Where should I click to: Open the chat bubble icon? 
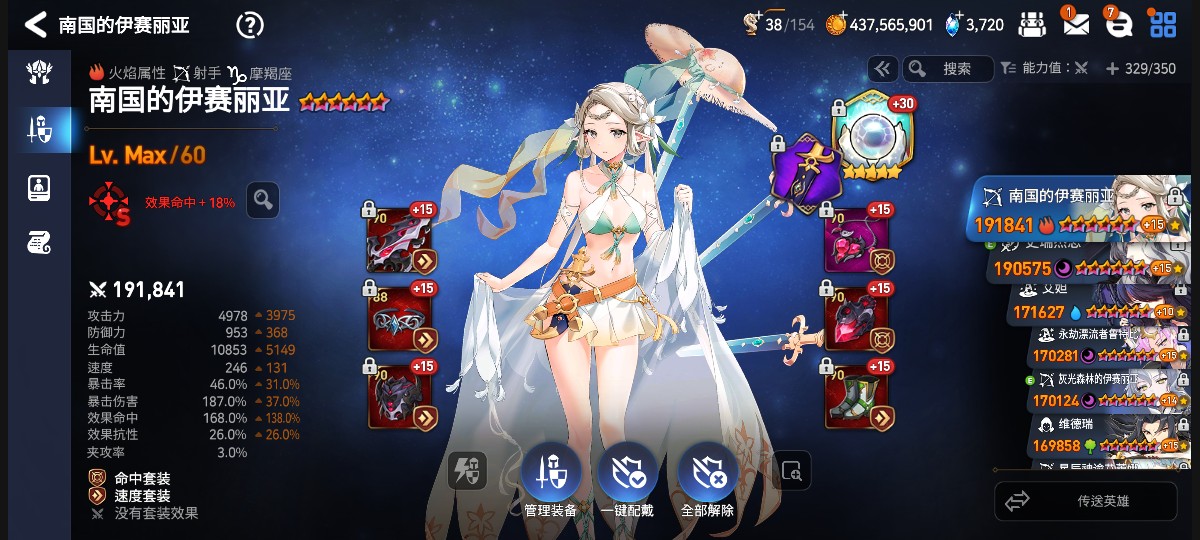[1118, 25]
